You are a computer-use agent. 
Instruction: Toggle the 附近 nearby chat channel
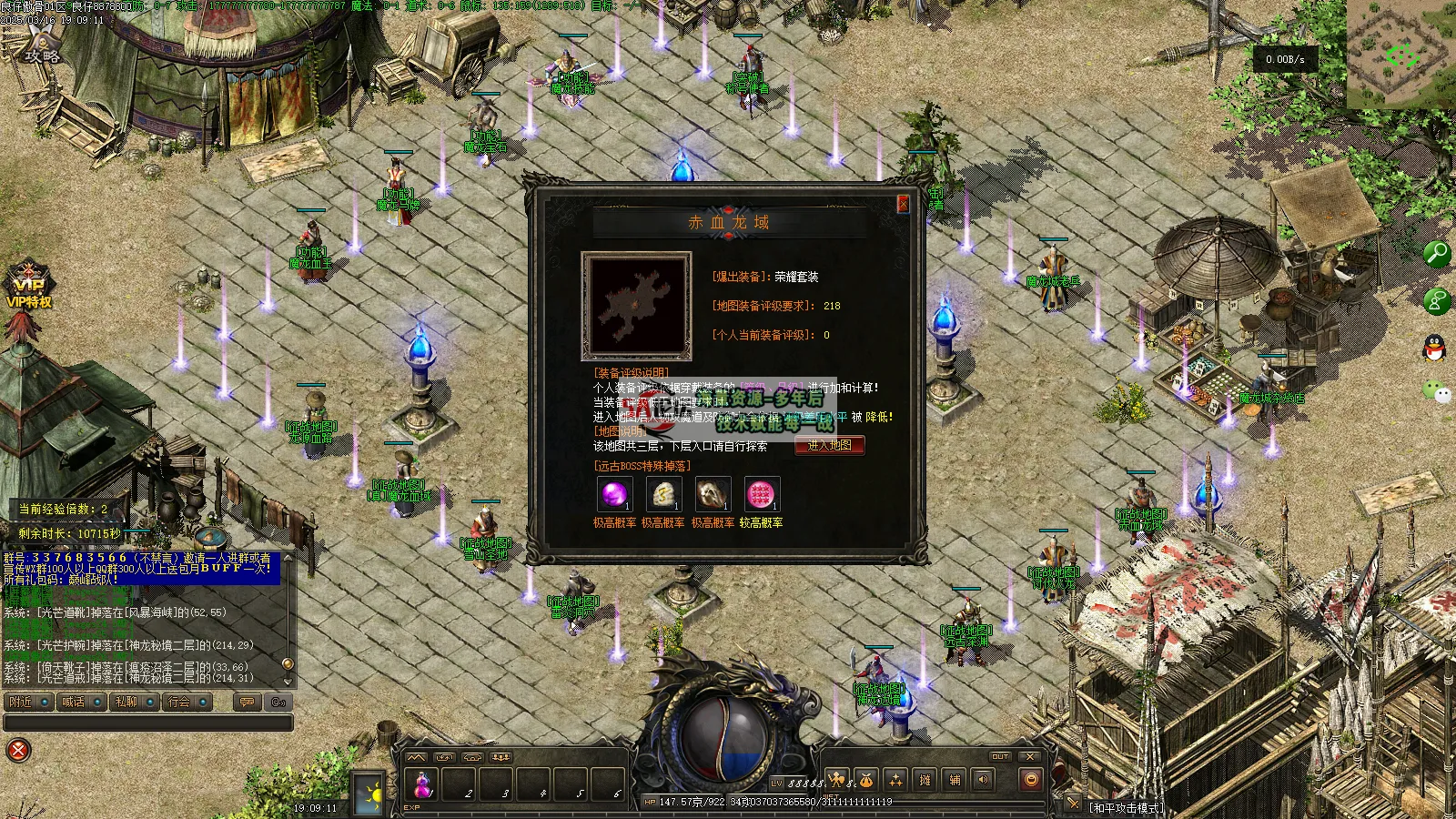click(x=28, y=702)
